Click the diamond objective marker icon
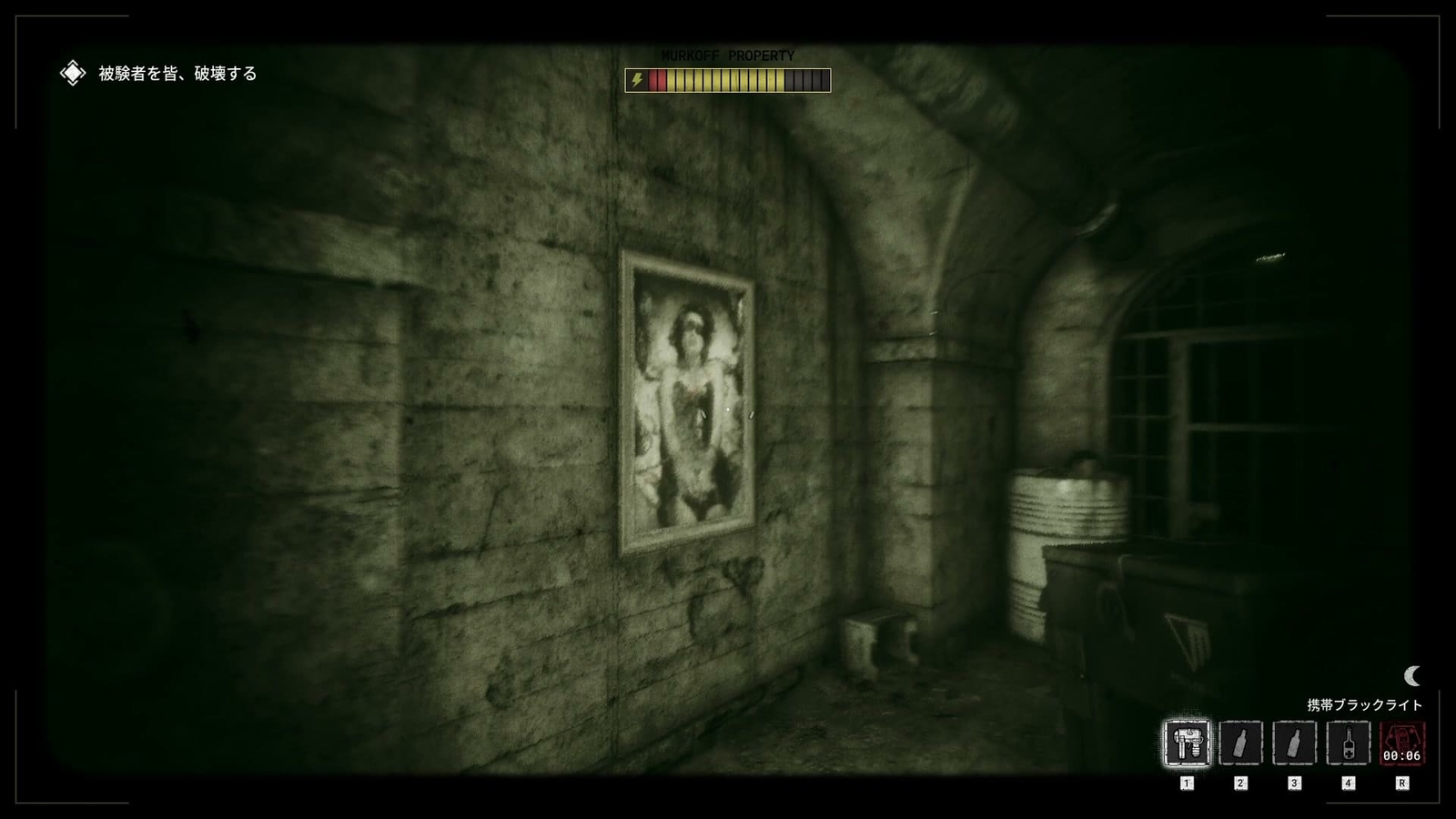Viewport: 1456px width, 819px height. point(72,72)
